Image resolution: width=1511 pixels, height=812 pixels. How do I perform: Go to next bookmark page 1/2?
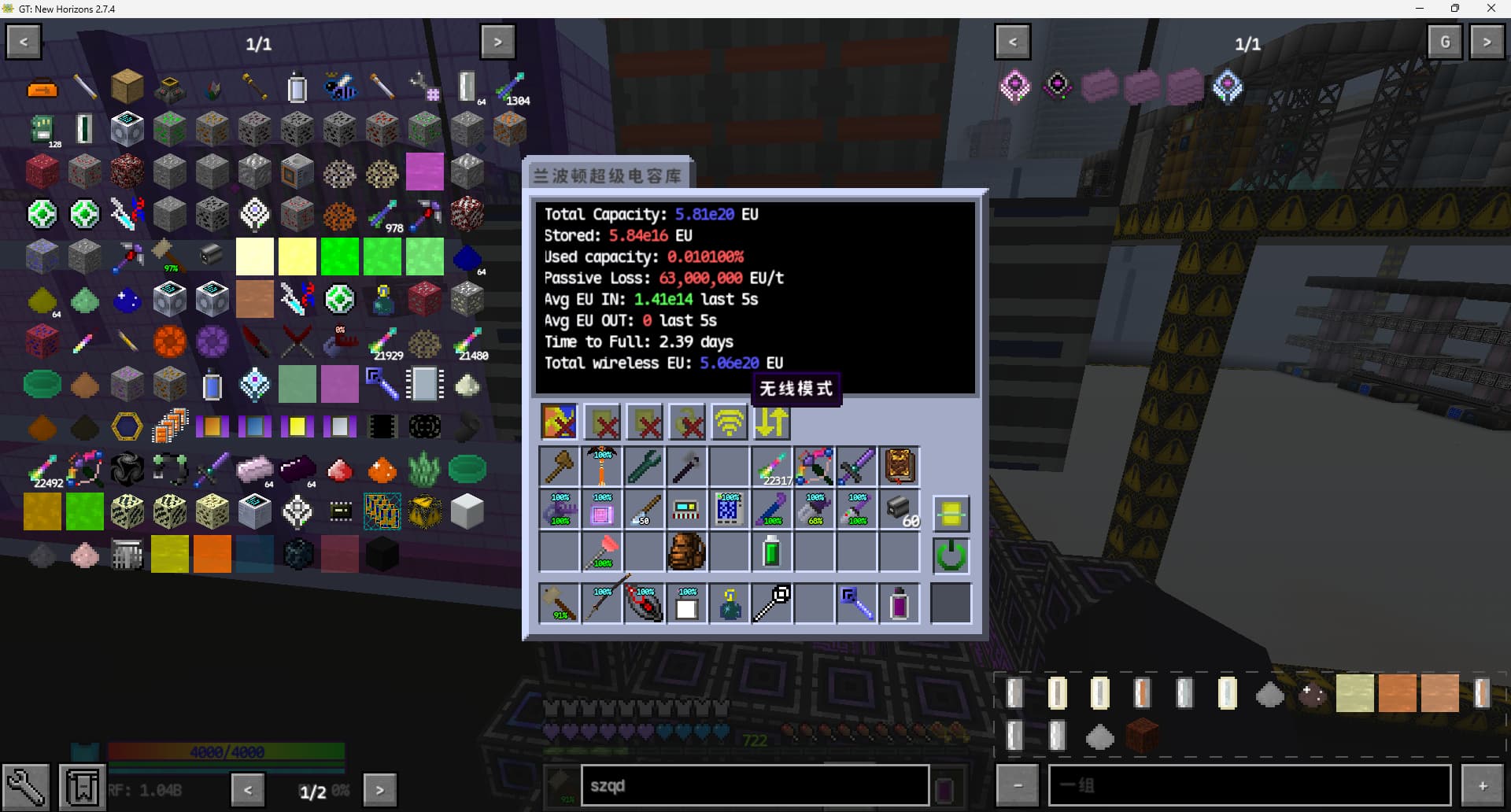pyautogui.click(x=379, y=789)
